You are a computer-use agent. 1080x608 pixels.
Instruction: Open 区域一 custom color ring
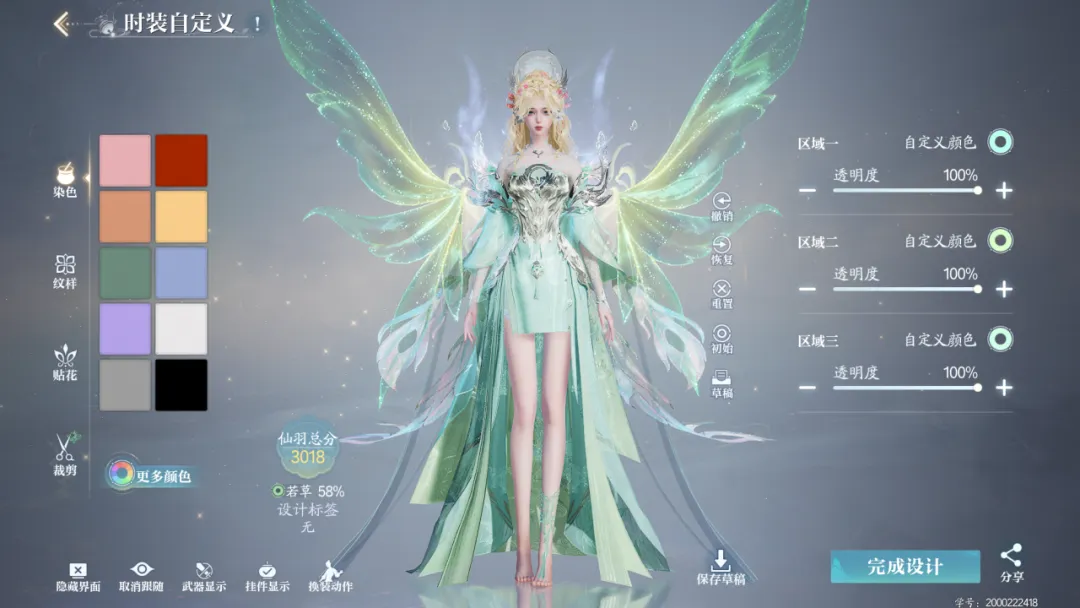tap(1000, 142)
